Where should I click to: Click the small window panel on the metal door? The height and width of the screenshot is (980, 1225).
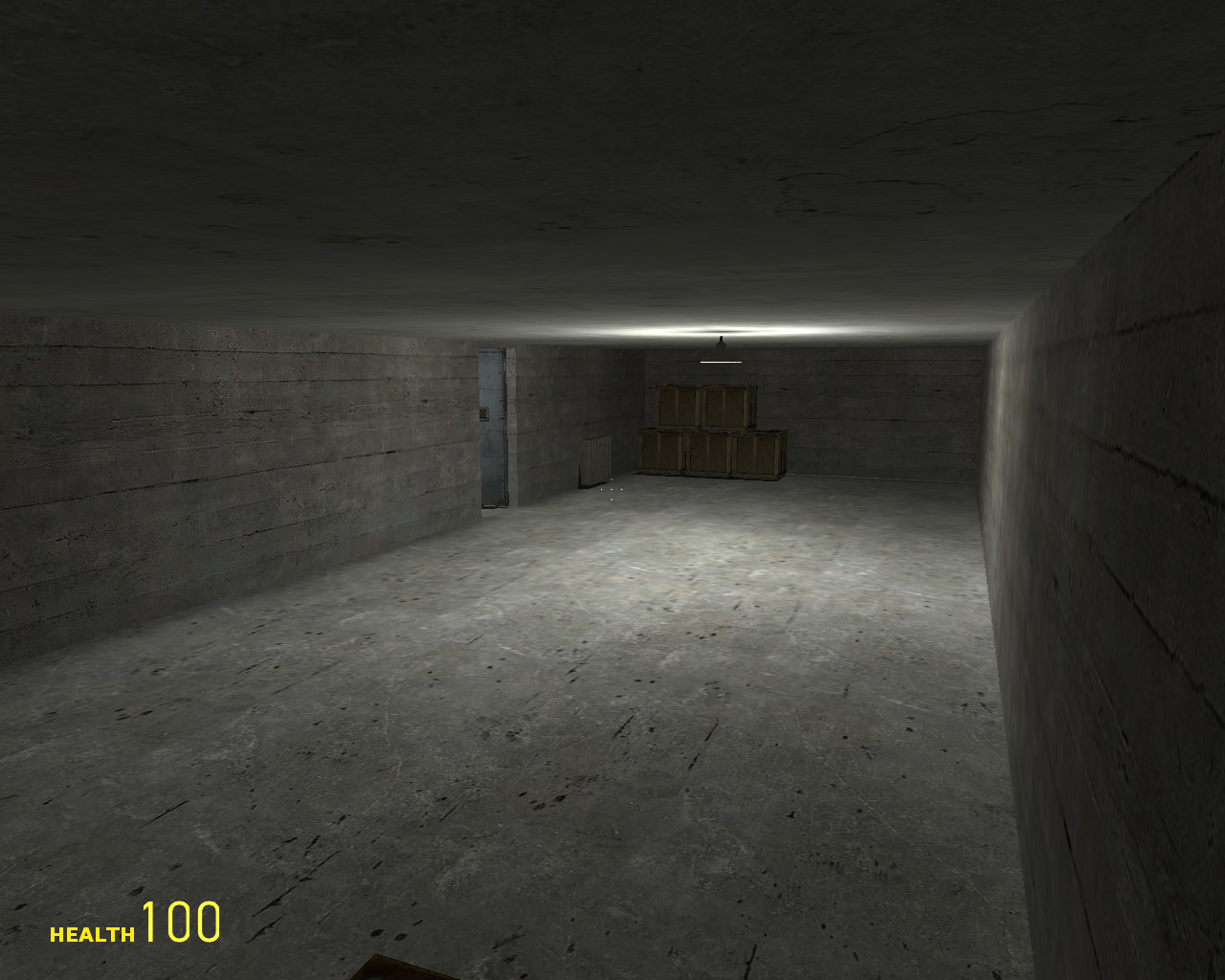coord(484,413)
